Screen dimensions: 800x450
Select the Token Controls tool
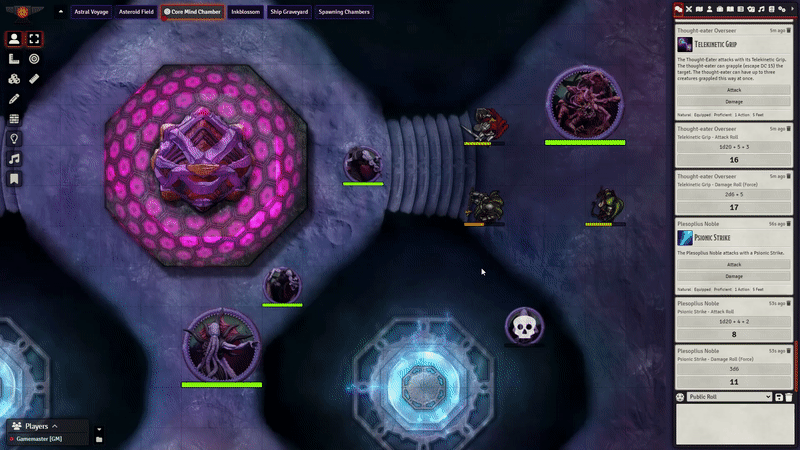14,39
